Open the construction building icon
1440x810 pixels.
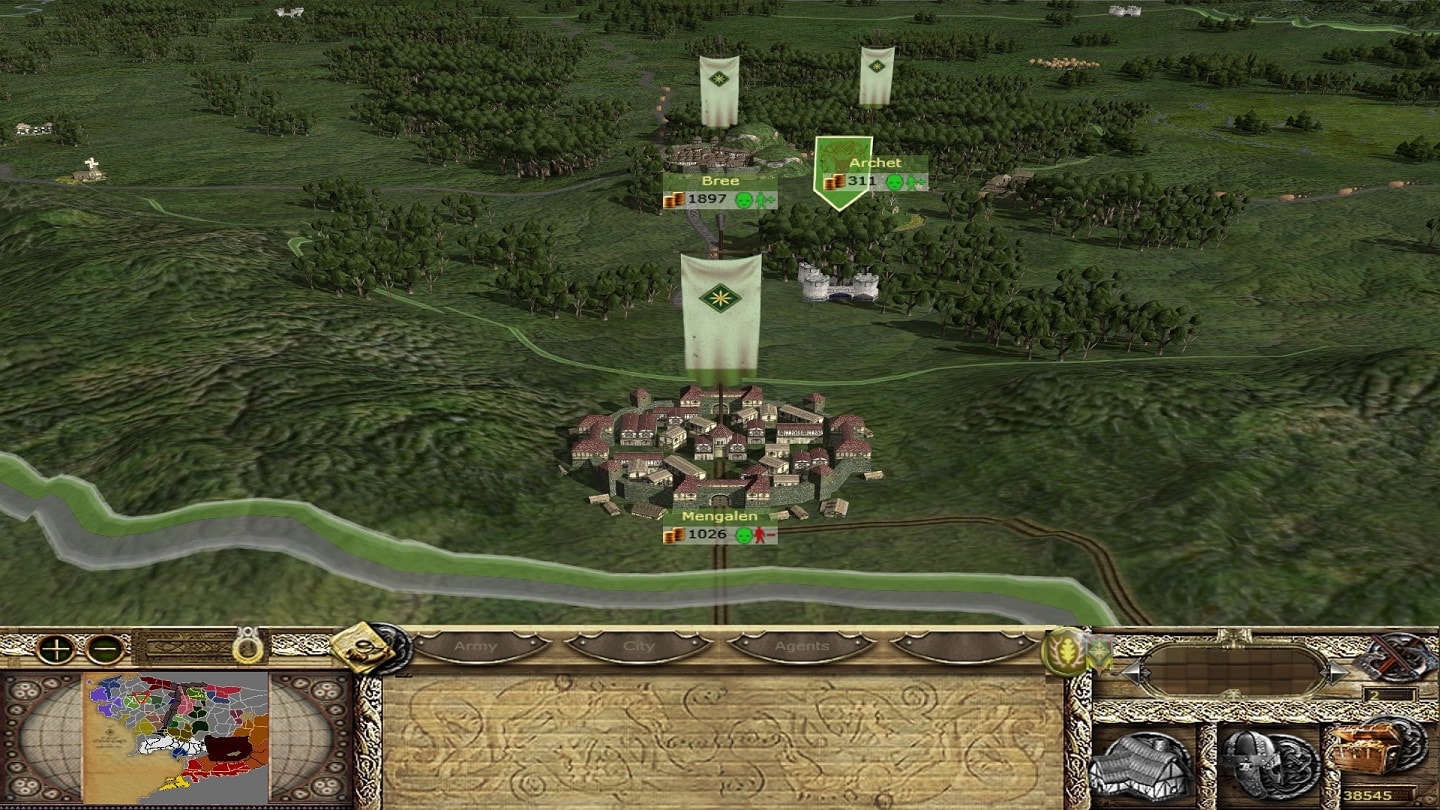point(1142,764)
